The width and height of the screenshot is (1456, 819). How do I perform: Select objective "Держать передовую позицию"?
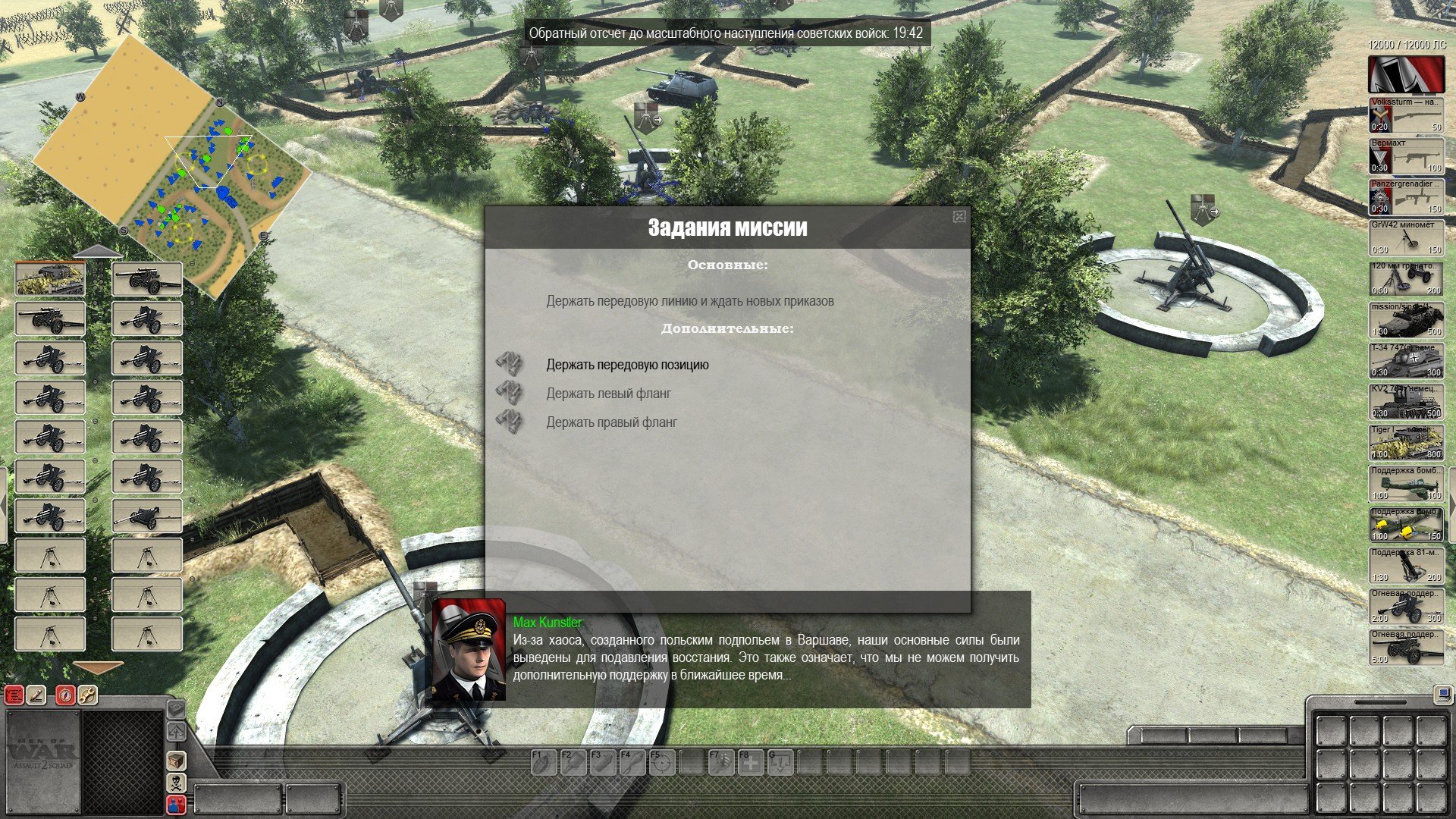627,365
